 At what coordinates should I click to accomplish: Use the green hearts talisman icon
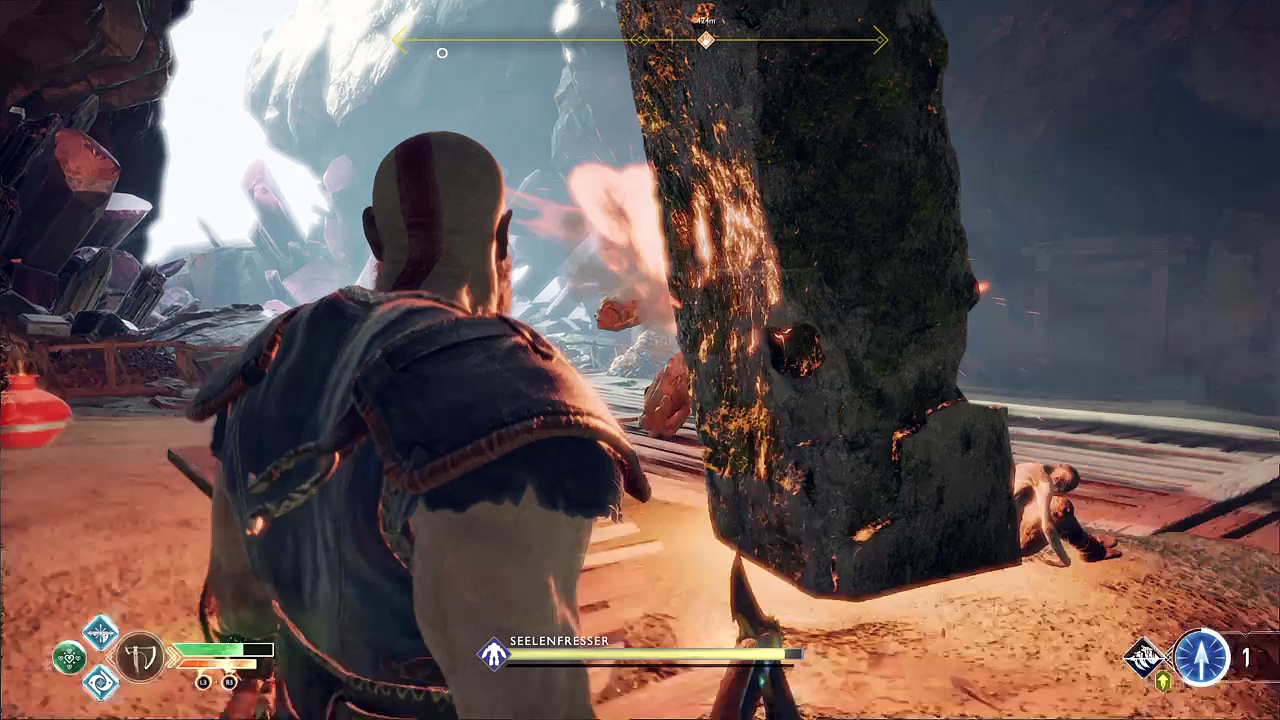pos(70,657)
